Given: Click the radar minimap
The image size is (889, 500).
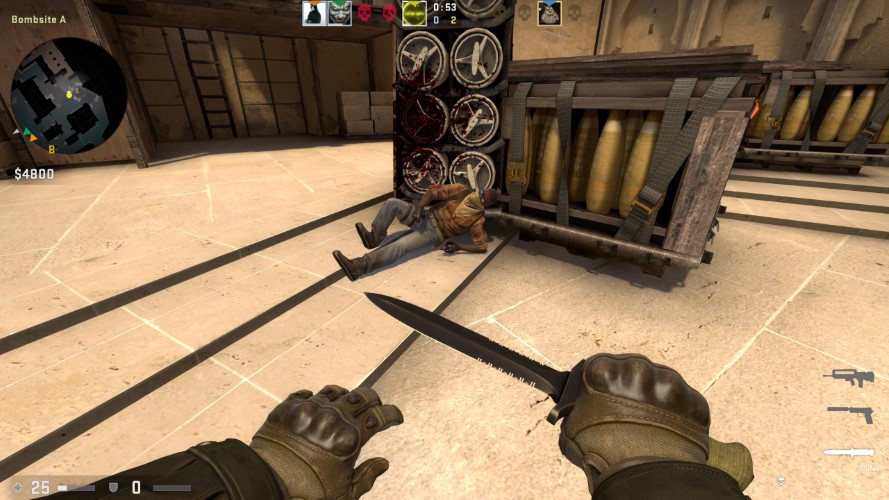Looking at the screenshot, I should [68, 96].
